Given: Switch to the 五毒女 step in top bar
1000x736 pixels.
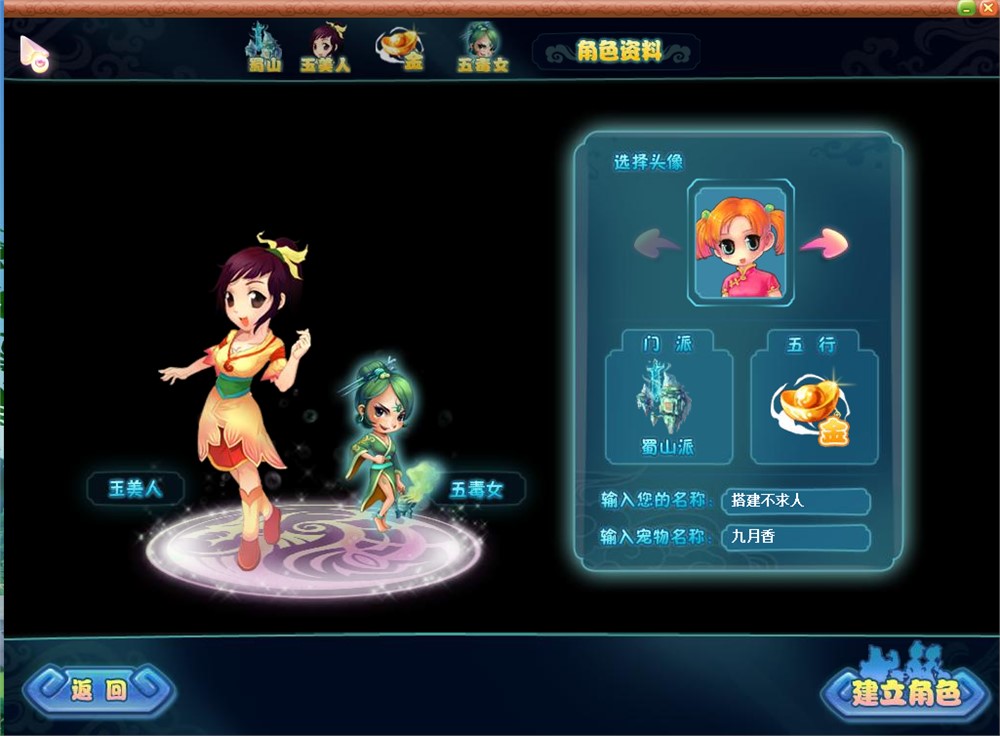Looking at the screenshot, I should (482, 47).
